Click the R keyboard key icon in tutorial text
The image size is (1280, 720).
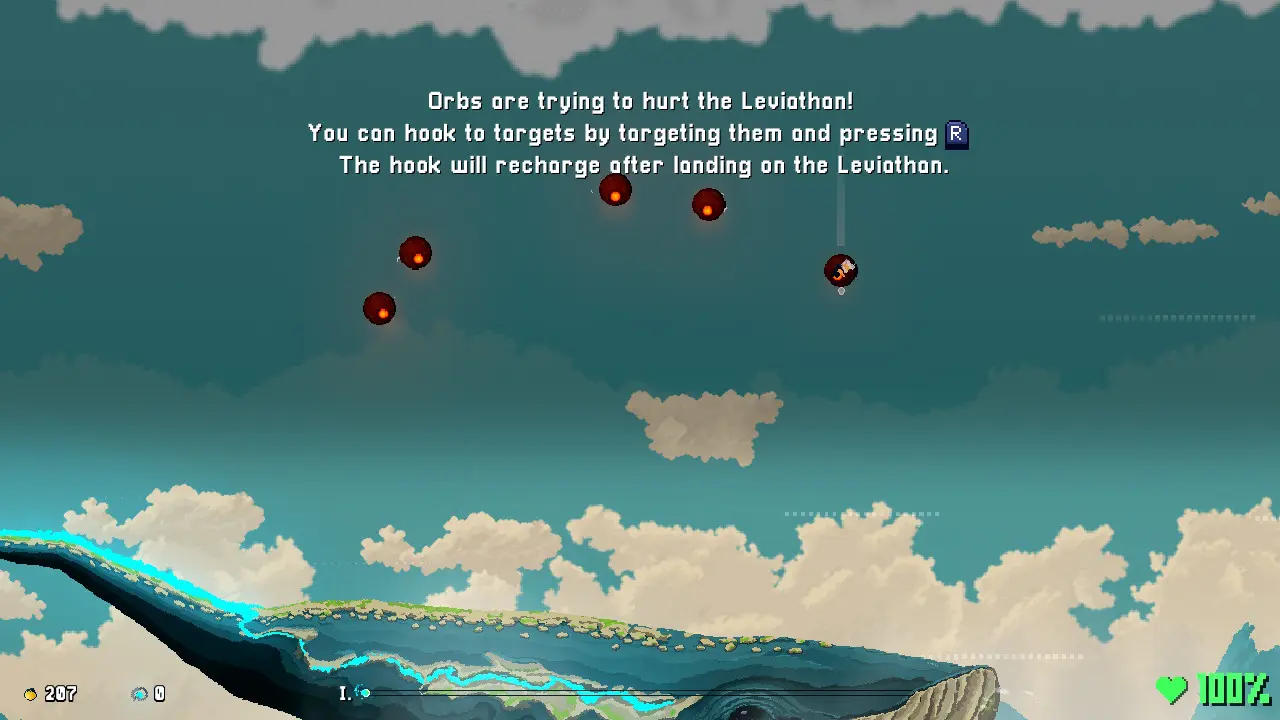tap(955, 133)
